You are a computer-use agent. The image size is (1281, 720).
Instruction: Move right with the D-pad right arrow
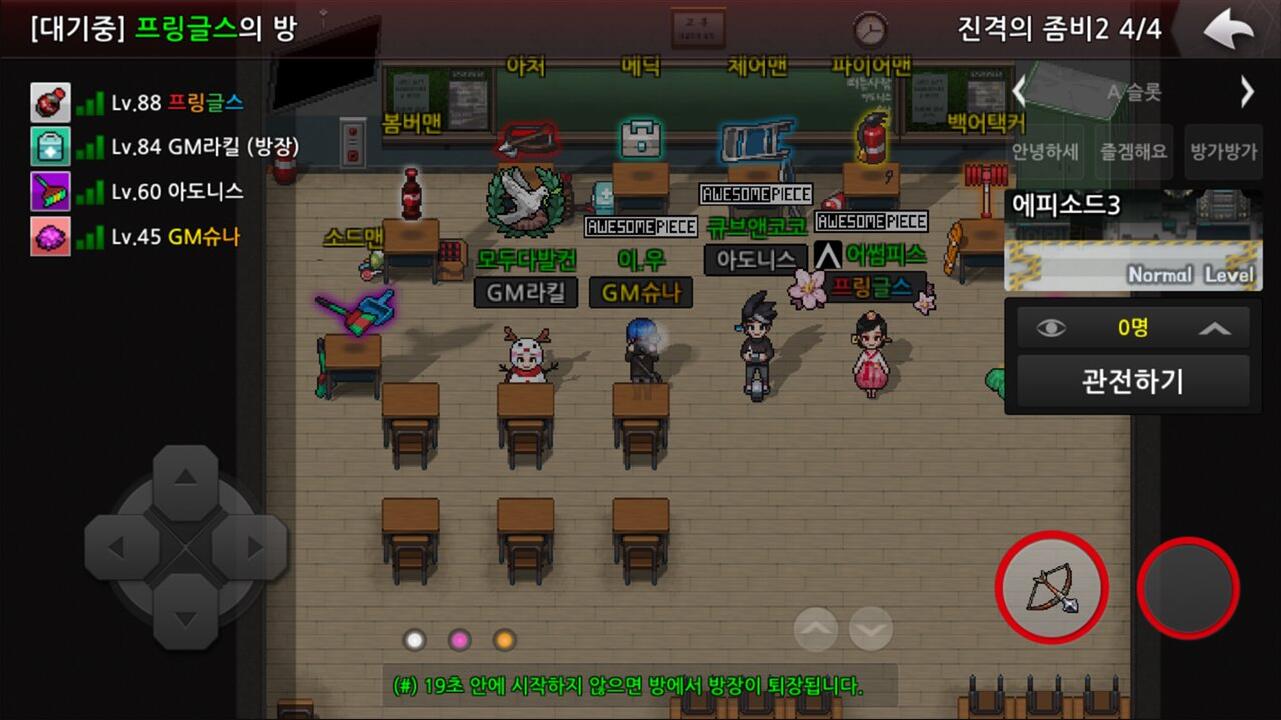[250, 548]
